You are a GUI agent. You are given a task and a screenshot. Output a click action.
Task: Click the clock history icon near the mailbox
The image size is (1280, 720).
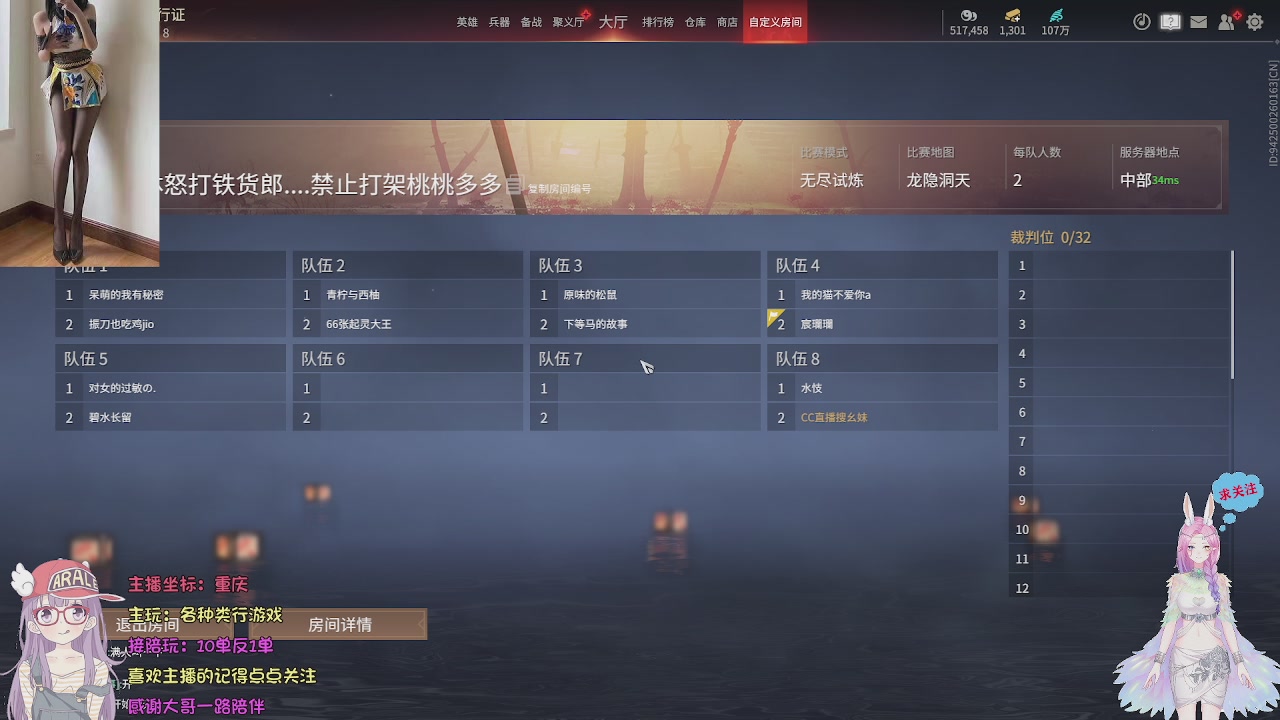1141,21
